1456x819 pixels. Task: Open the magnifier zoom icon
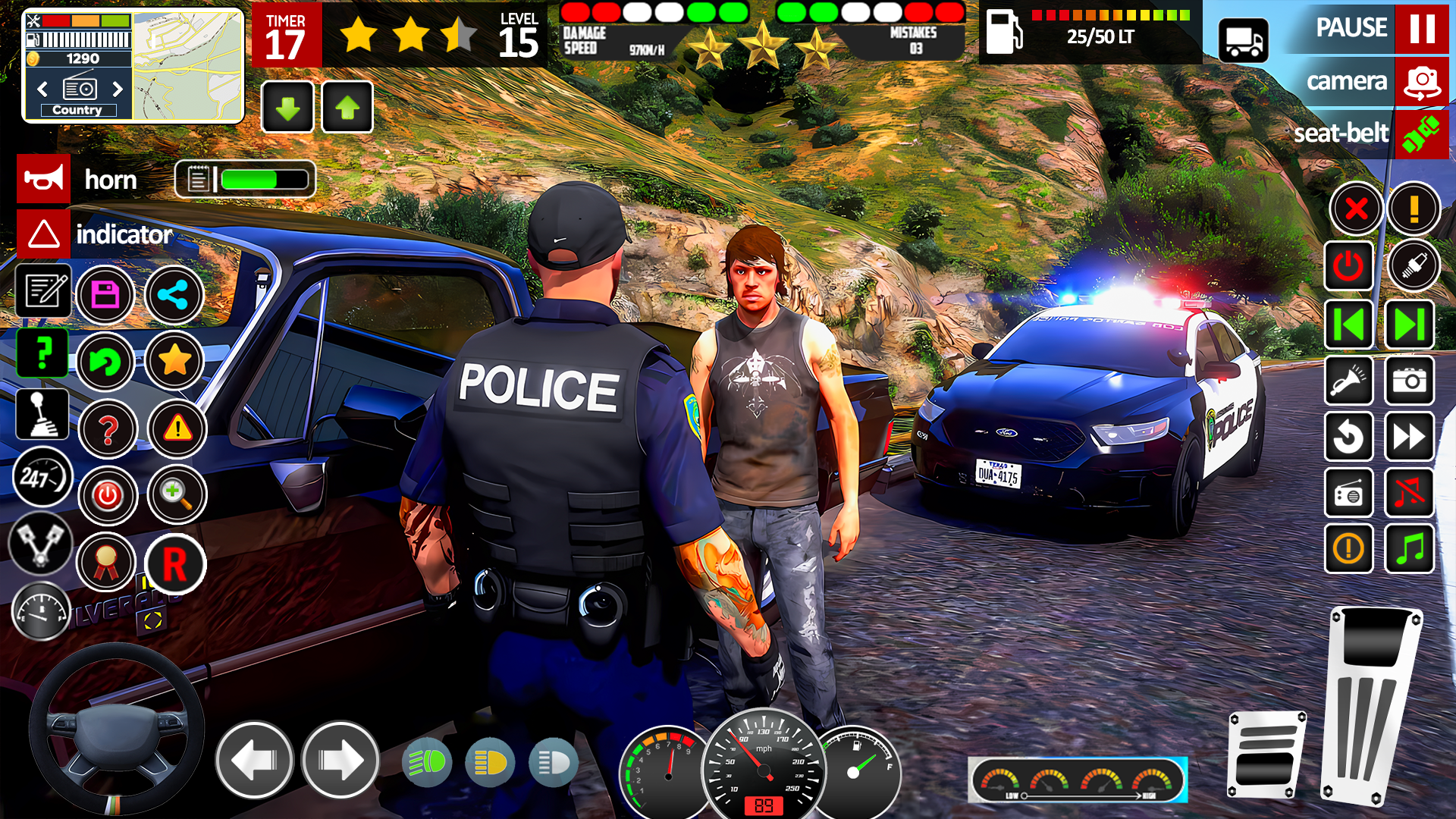point(175,494)
